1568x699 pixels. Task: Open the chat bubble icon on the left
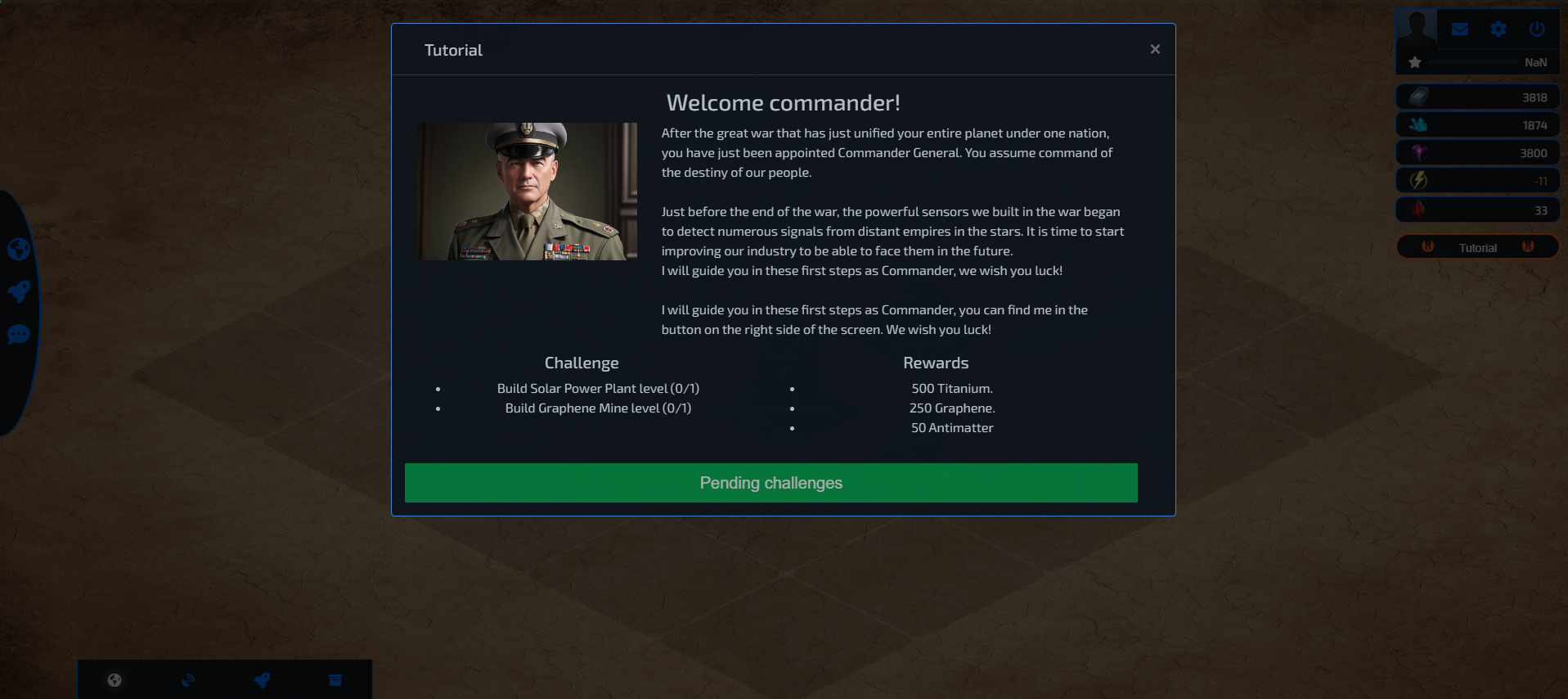coord(19,334)
